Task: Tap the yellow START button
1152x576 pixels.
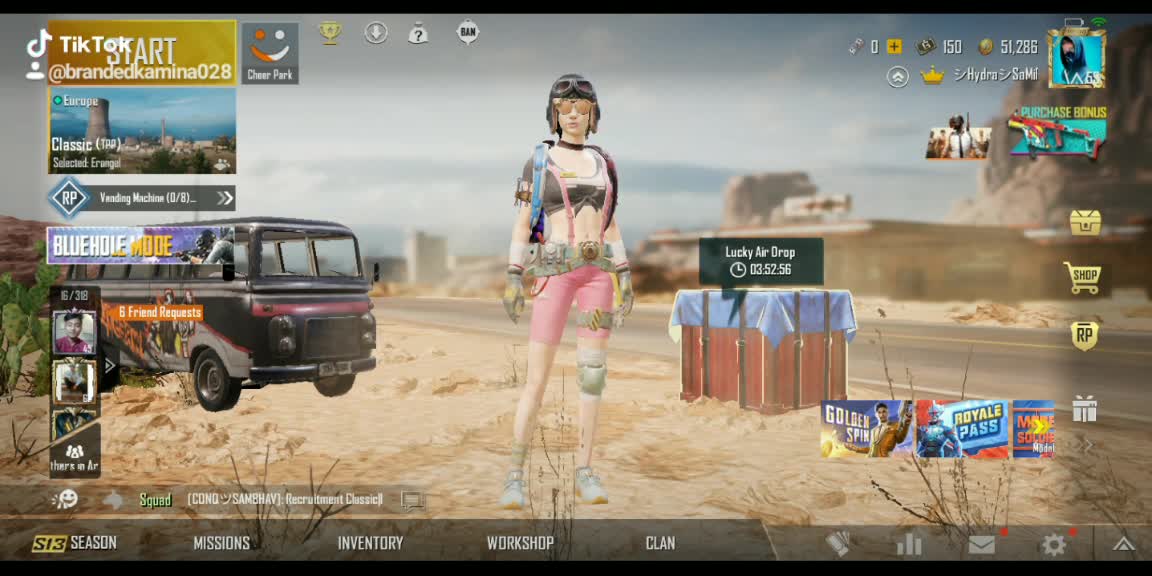Action: tap(142, 52)
